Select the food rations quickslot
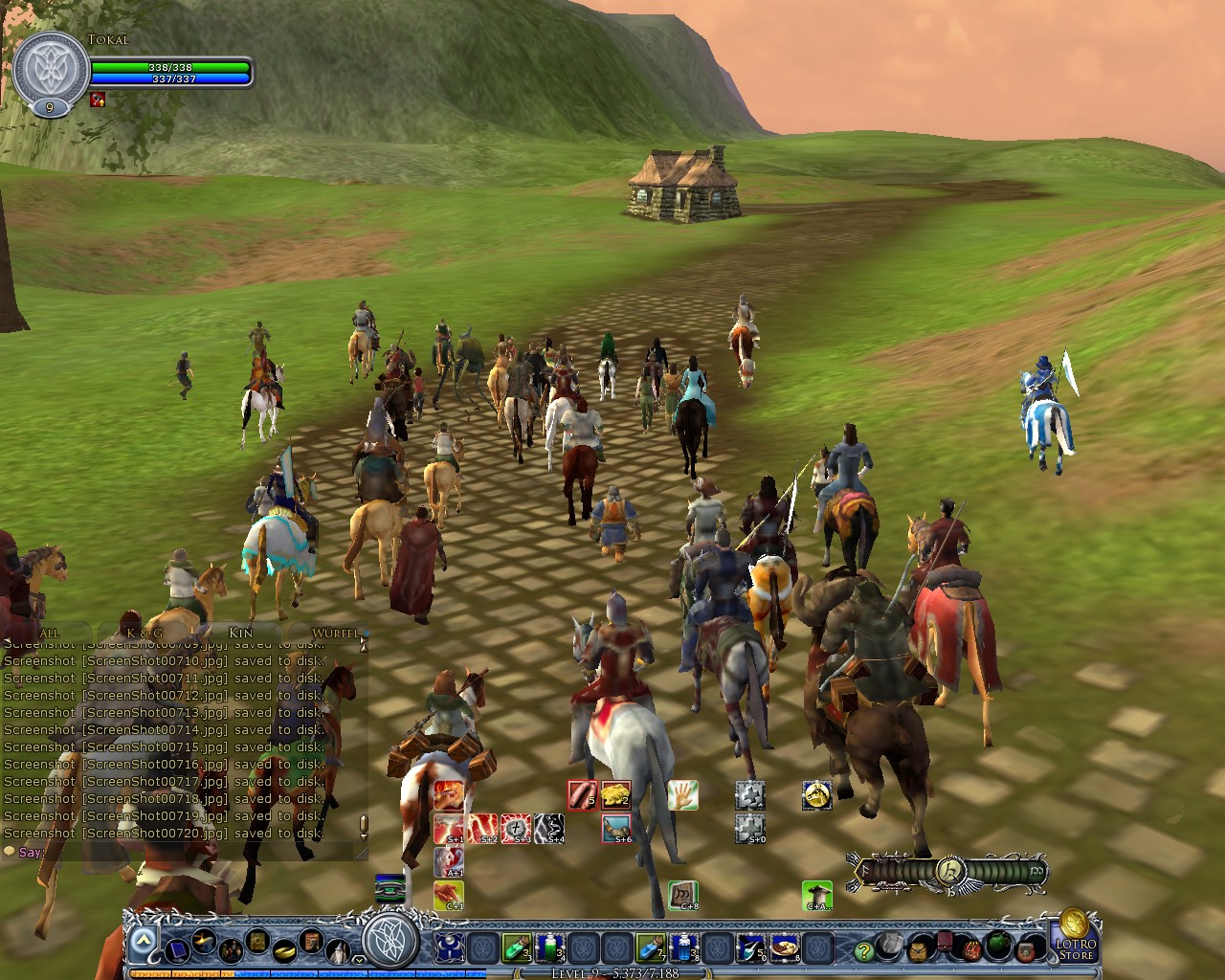Image resolution: width=1225 pixels, height=980 pixels. coord(782,947)
